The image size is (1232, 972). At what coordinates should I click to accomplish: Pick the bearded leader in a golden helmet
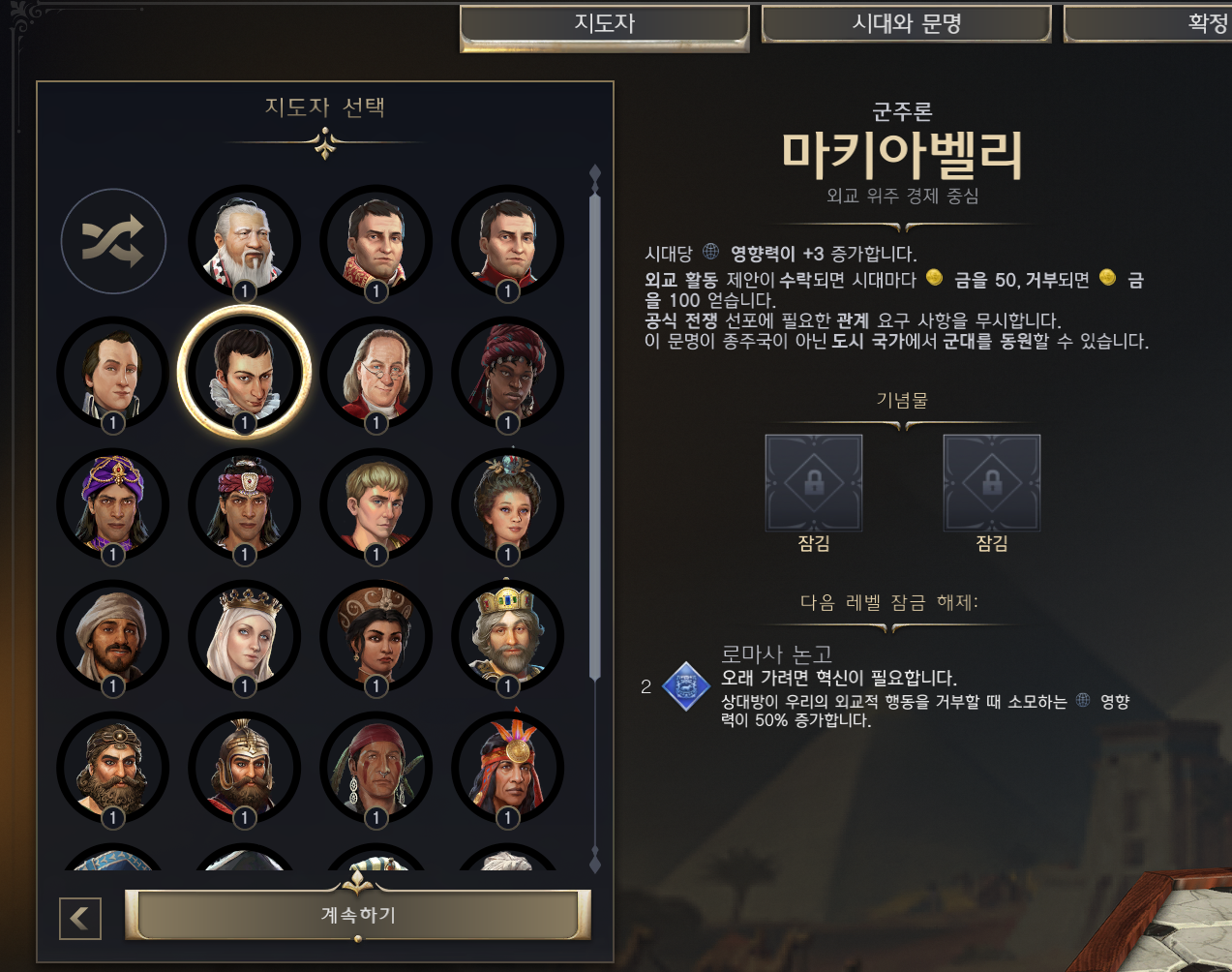click(x=245, y=767)
